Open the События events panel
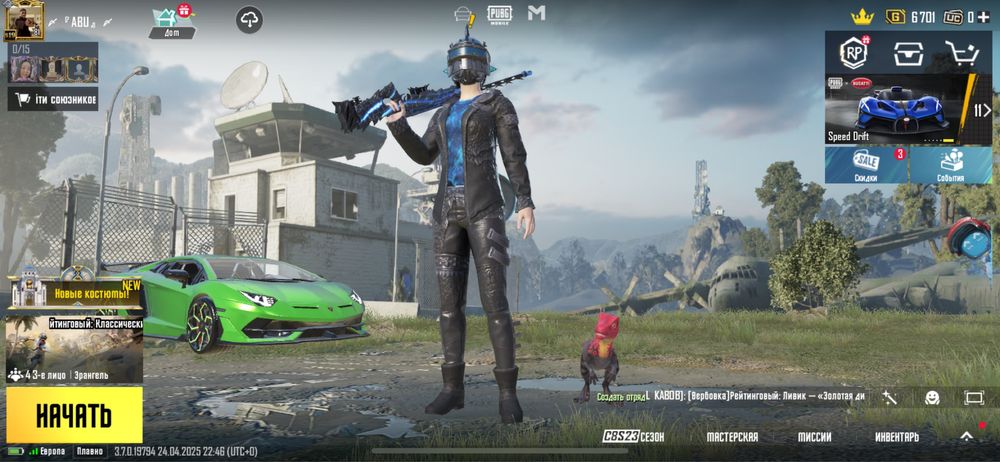1000x462 pixels. coord(951,165)
